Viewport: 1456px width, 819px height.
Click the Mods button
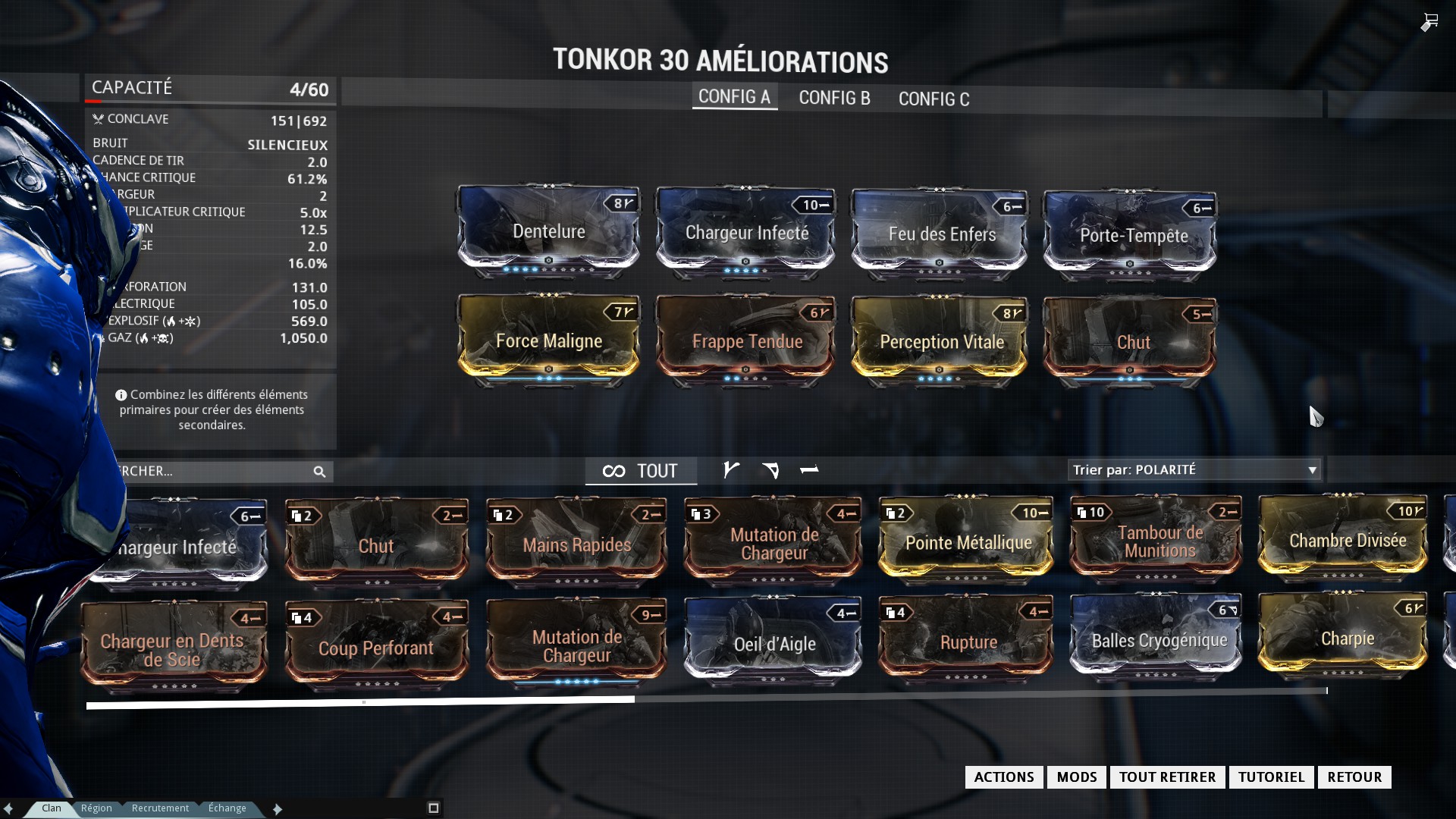(1076, 777)
